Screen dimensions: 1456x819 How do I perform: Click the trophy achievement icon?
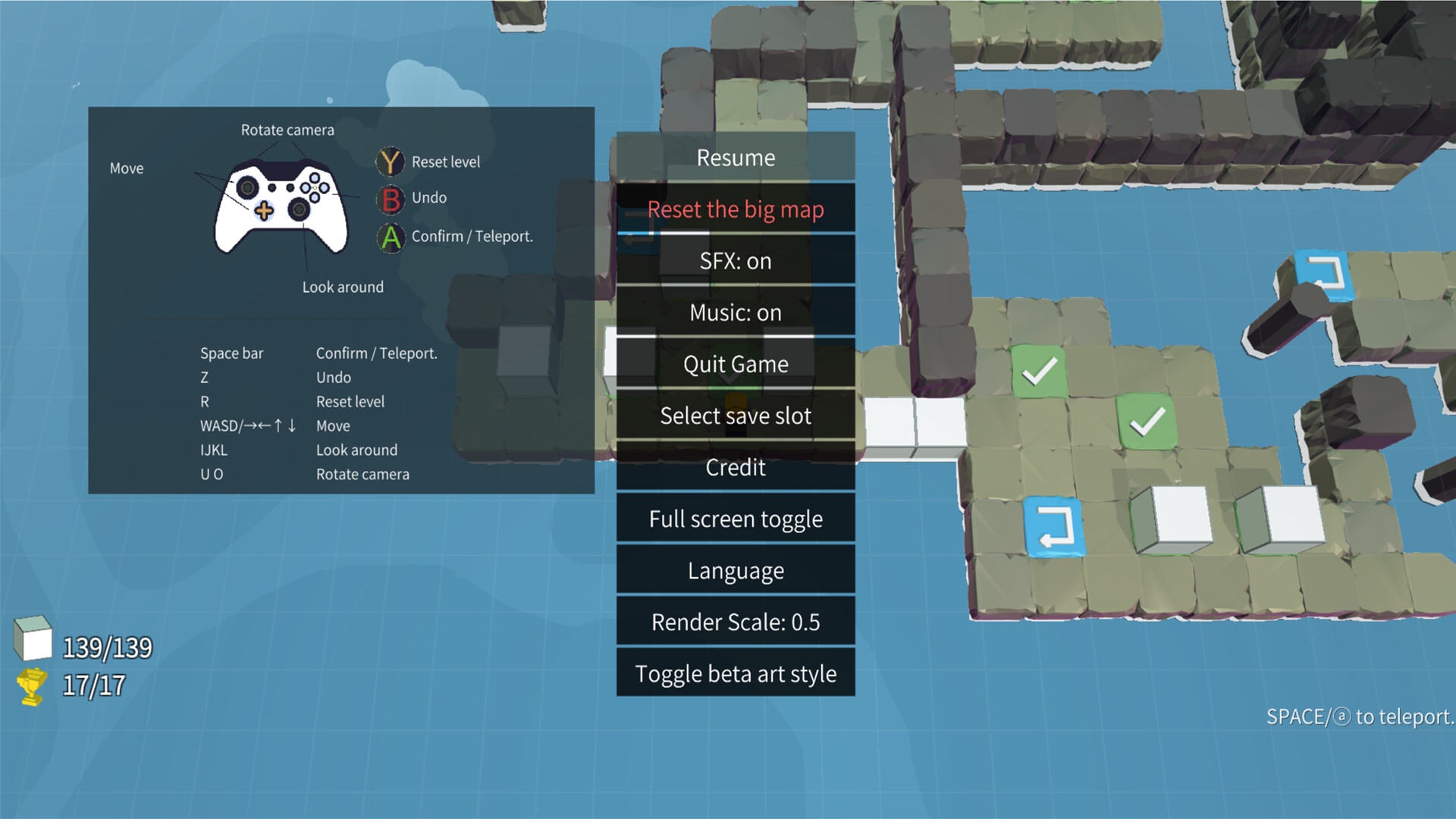point(32,685)
